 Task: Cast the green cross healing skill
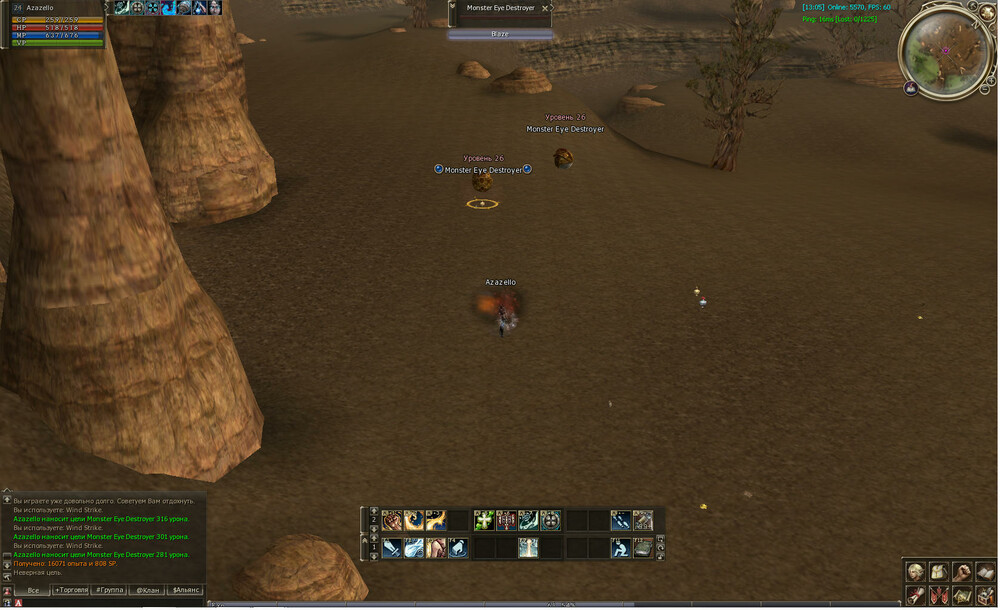coord(484,520)
